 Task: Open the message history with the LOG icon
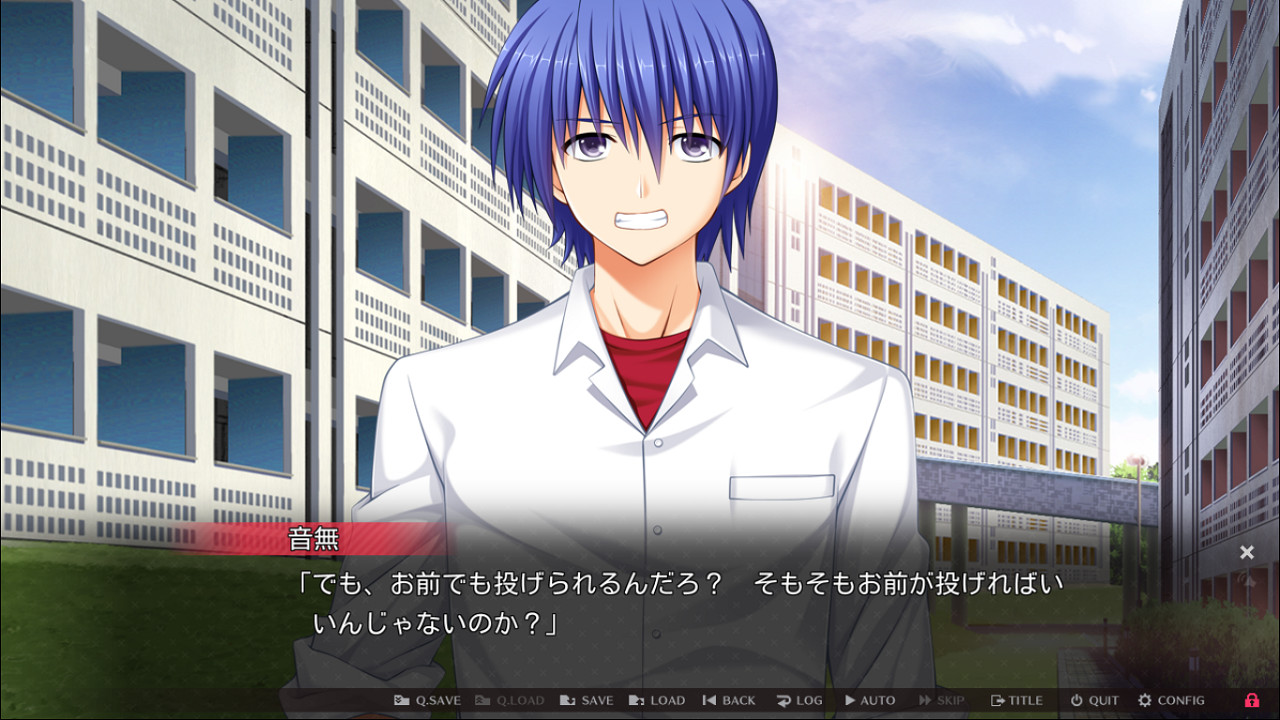pos(782,700)
